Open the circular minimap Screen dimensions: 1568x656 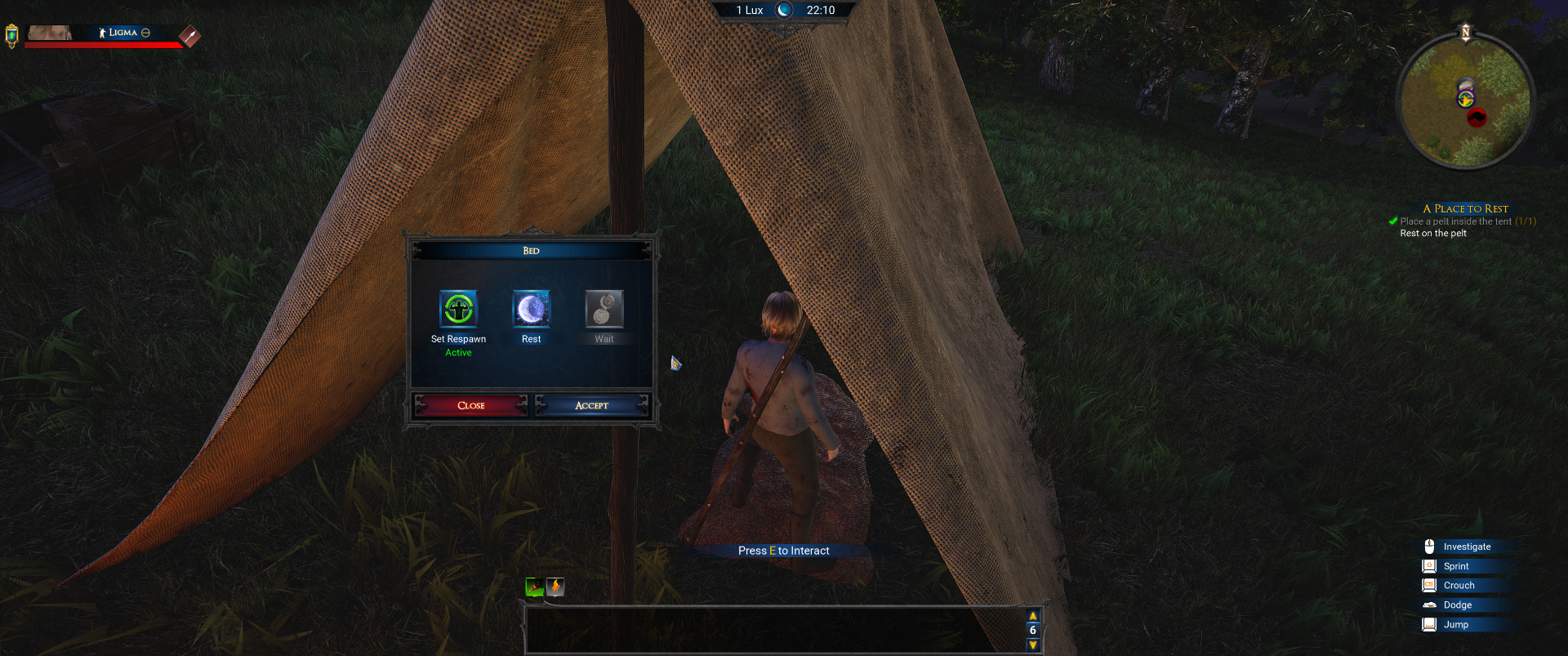(1465, 101)
